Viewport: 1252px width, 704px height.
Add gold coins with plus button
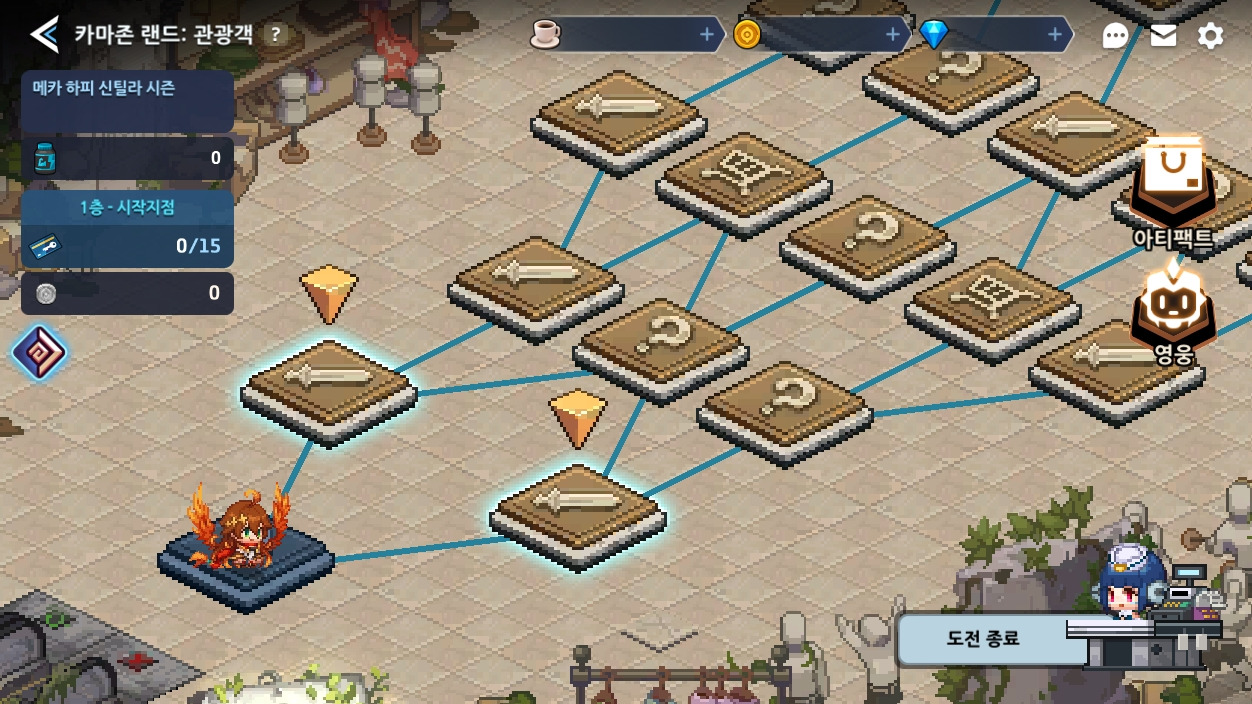[893, 35]
